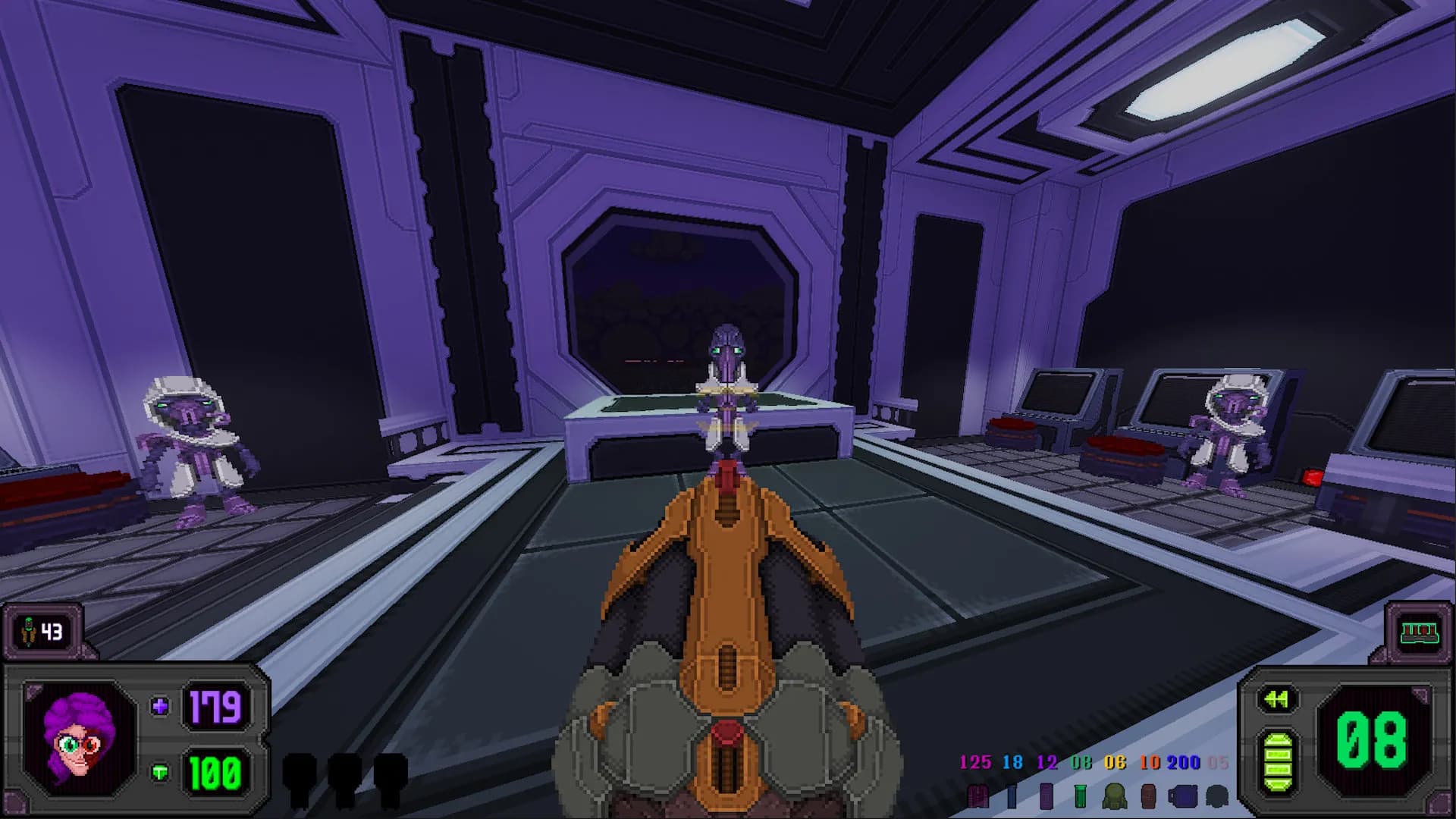
Task: Select the green double-arrow fire mode icon
Action: click(x=1276, y=699)
